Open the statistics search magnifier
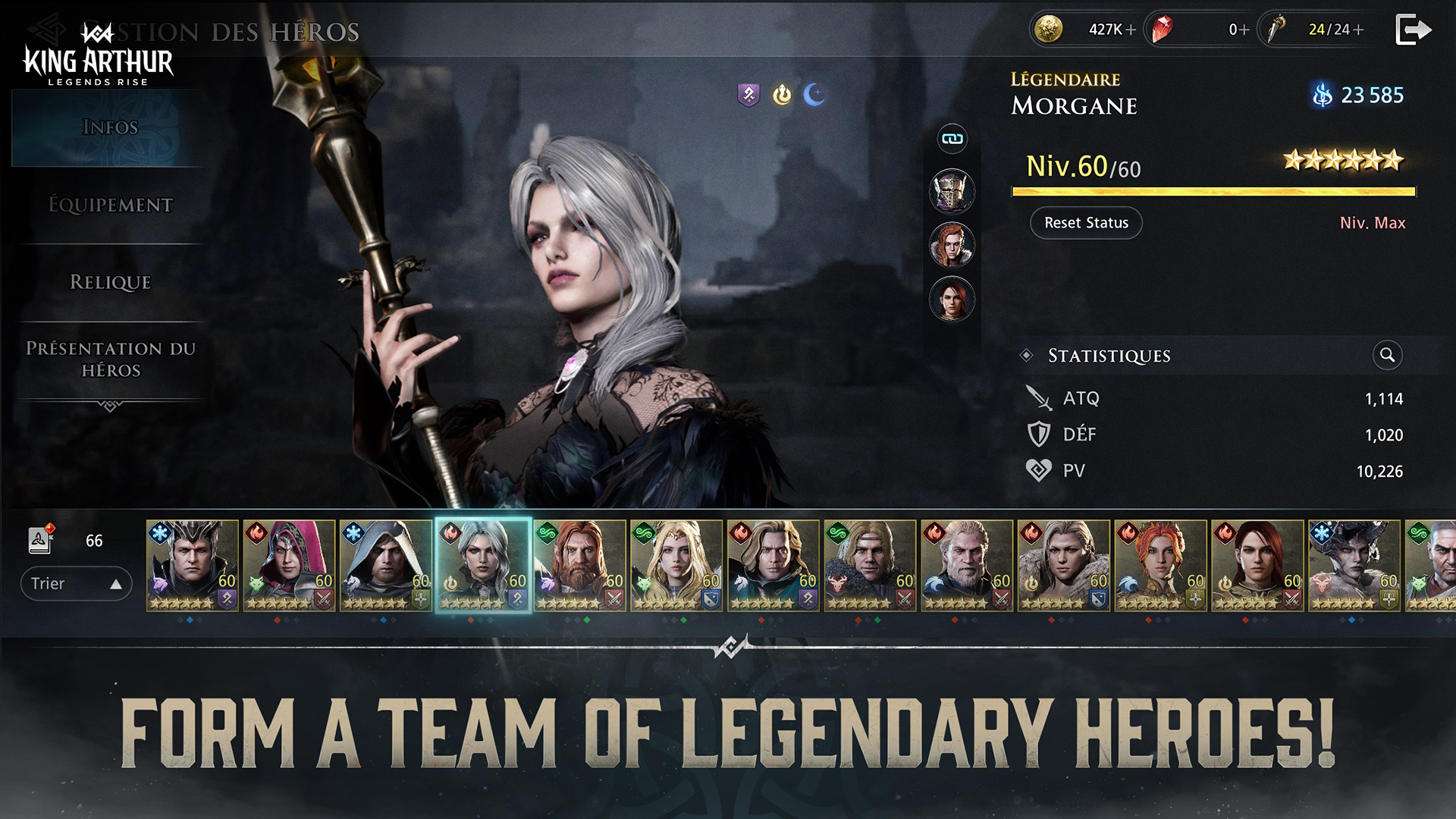This screenshot has height=819, width=1456. coord(1387,356)
